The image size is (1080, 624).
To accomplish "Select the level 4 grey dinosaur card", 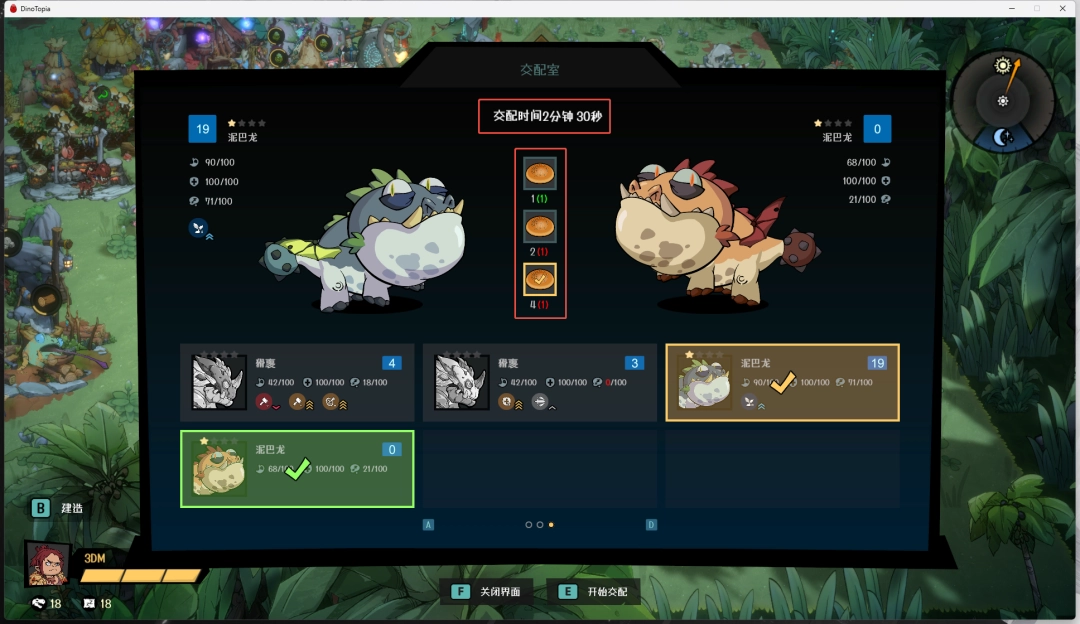I will pos(297,382).
